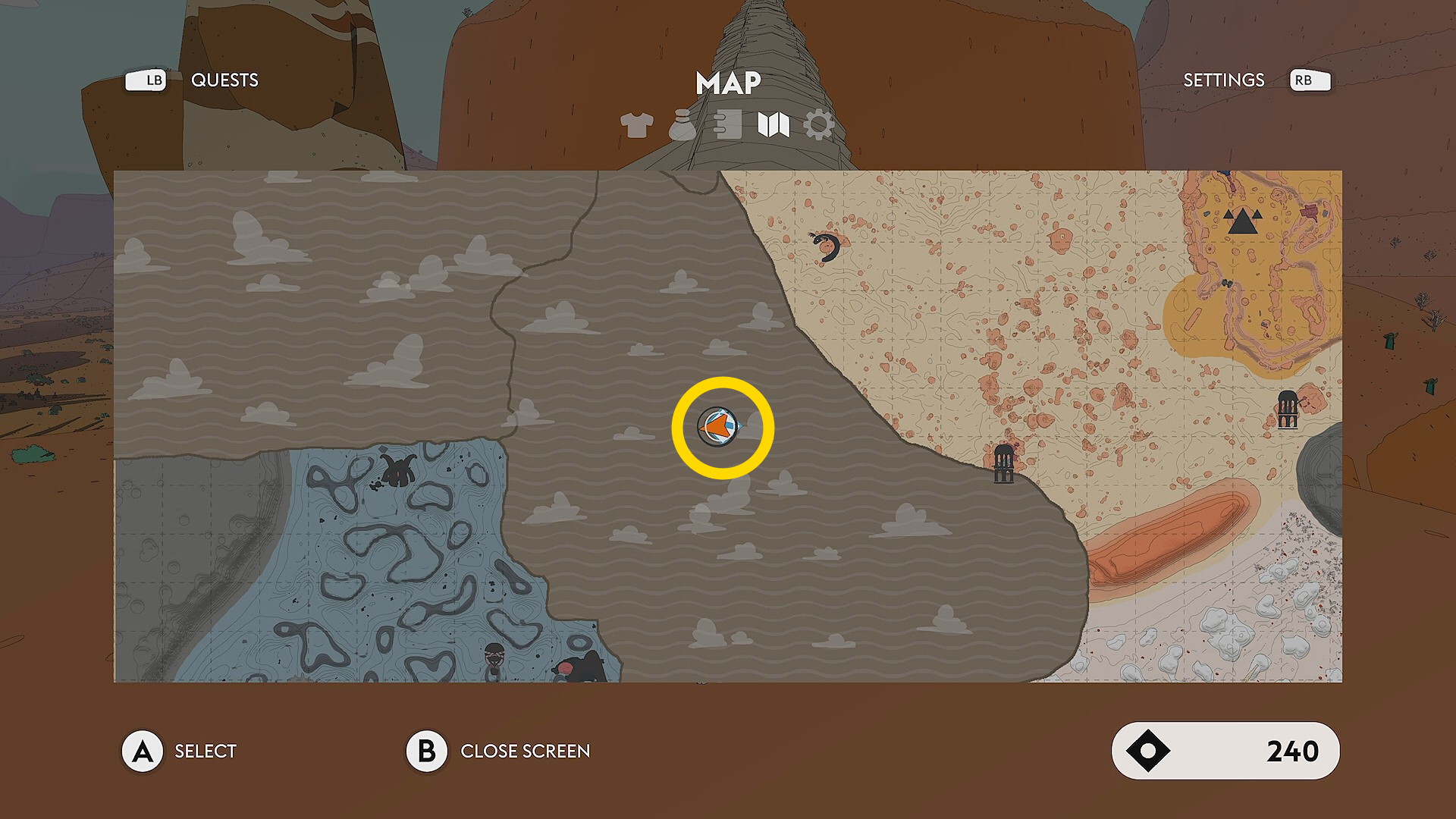Open the gear settings tab icon
Image resolution: width=1456 pixels, height=819 pixels.
[819, 125]
